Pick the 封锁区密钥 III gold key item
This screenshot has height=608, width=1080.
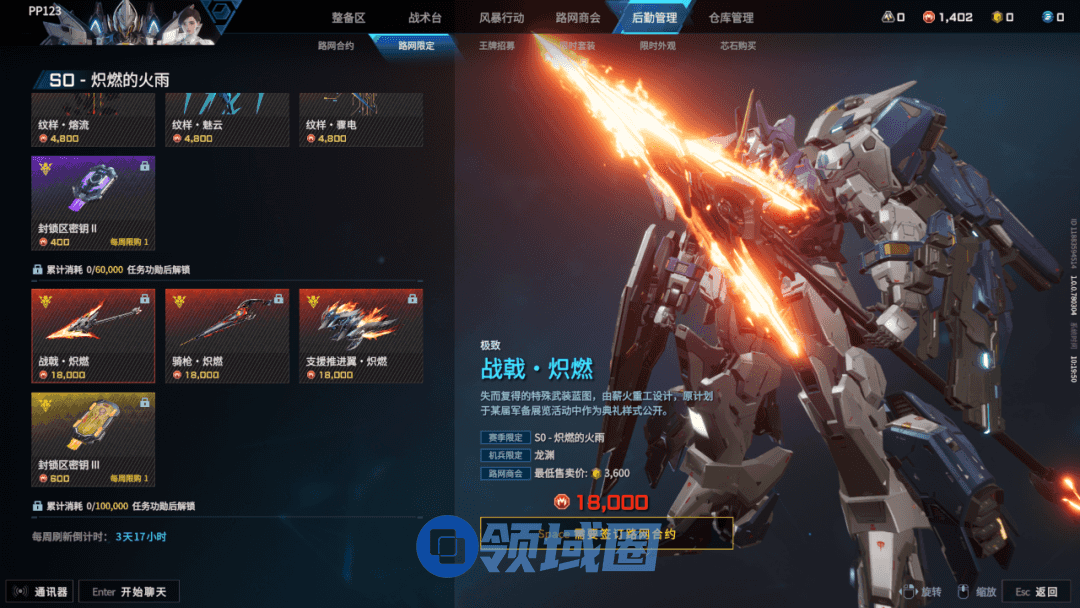click(93, 439)
